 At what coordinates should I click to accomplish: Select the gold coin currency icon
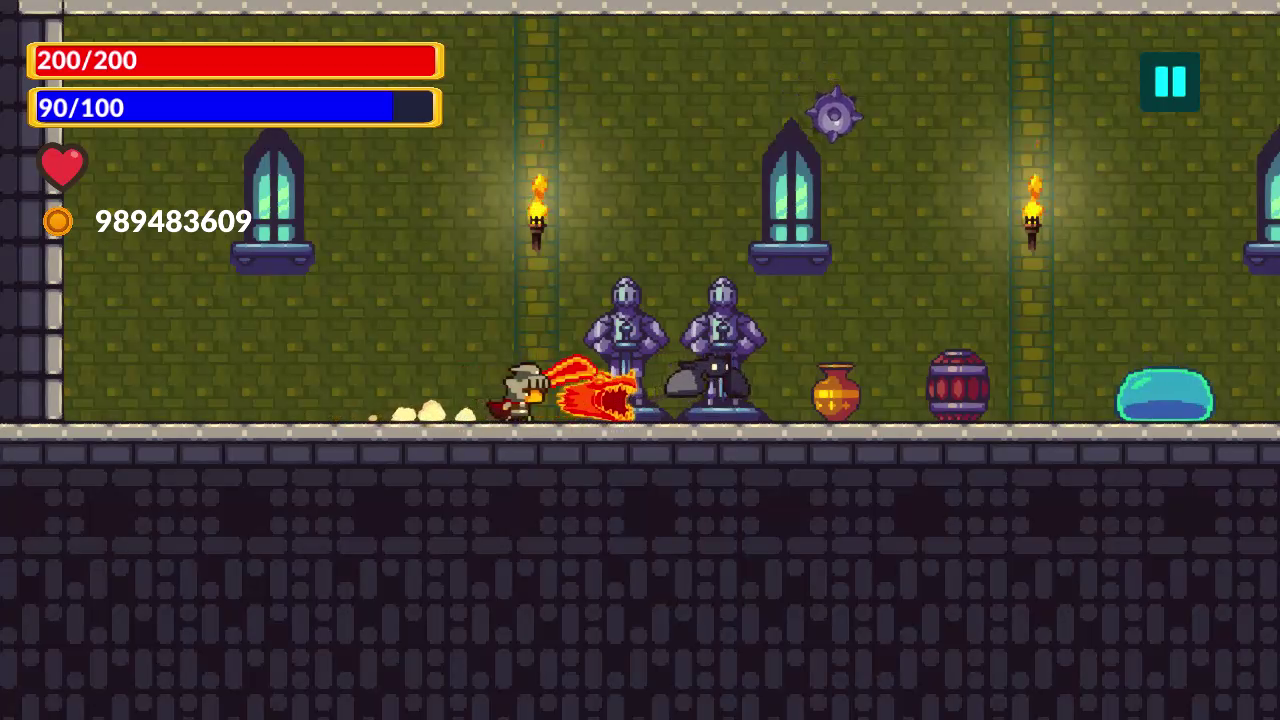[57, 221]
